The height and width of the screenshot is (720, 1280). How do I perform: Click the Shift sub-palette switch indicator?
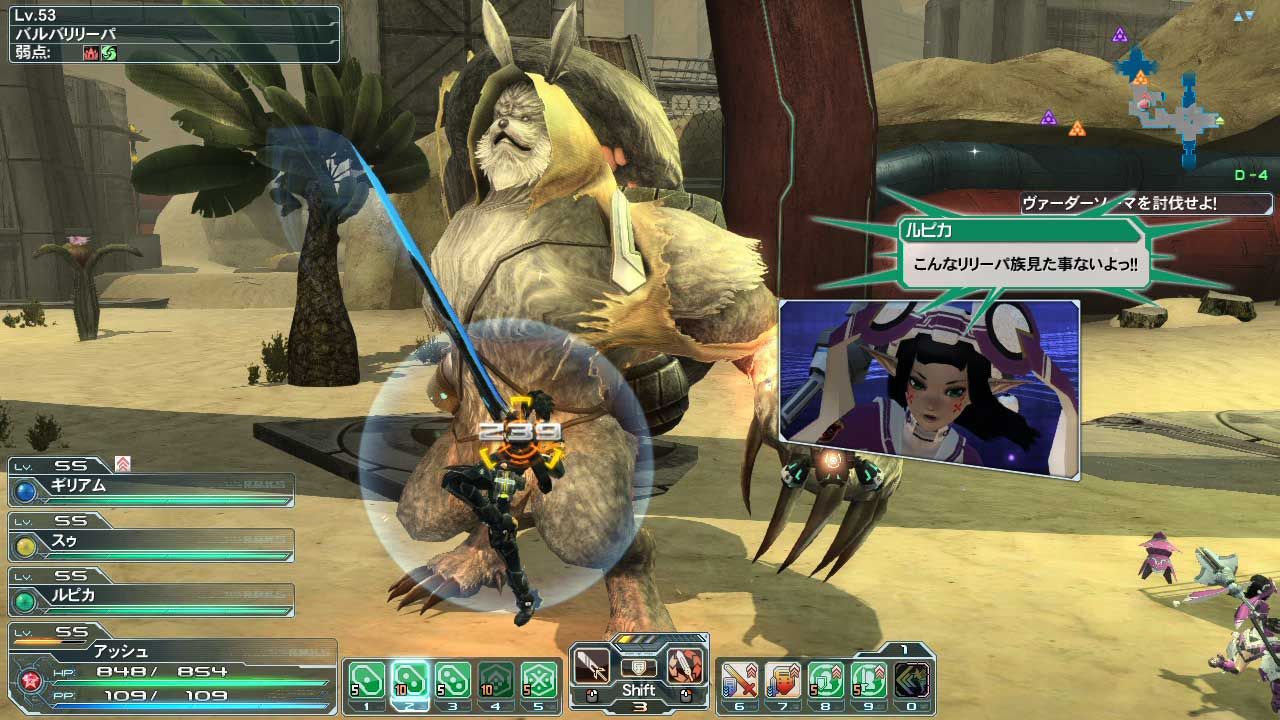point(640,689)
